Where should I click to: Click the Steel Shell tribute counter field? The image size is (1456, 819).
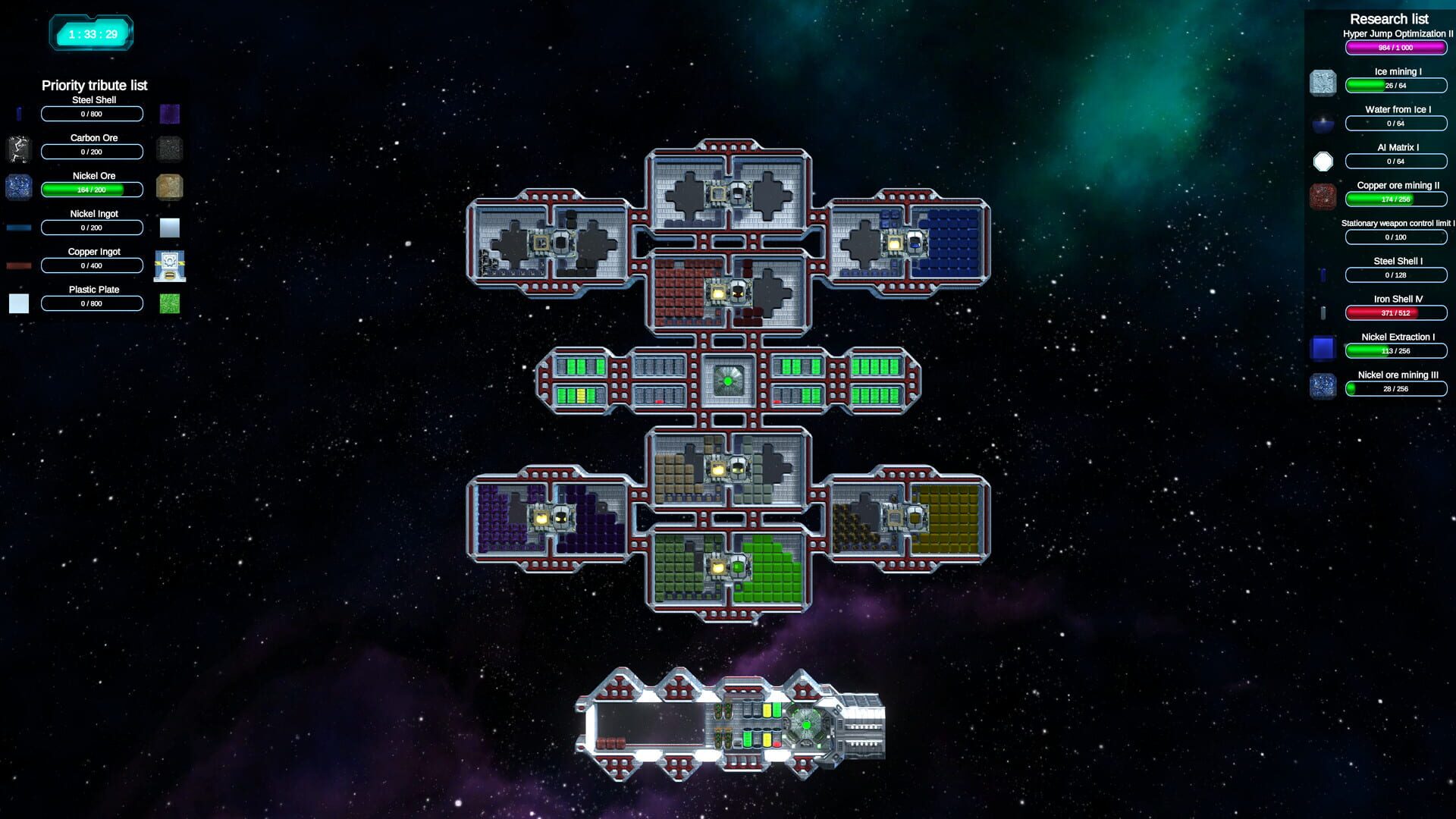click(92, 114)
